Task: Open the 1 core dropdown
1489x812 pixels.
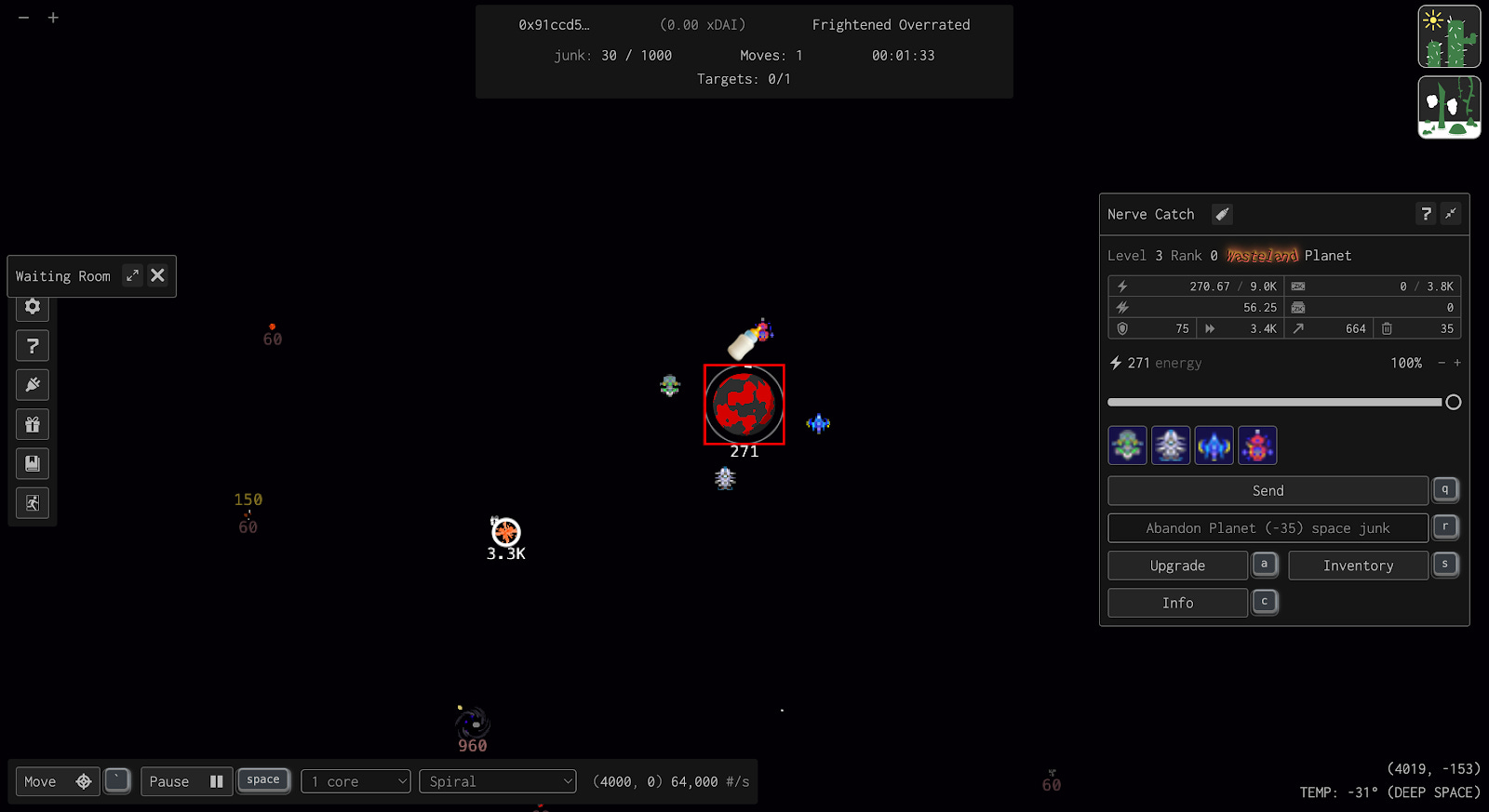Action: (x=355, y=781)
